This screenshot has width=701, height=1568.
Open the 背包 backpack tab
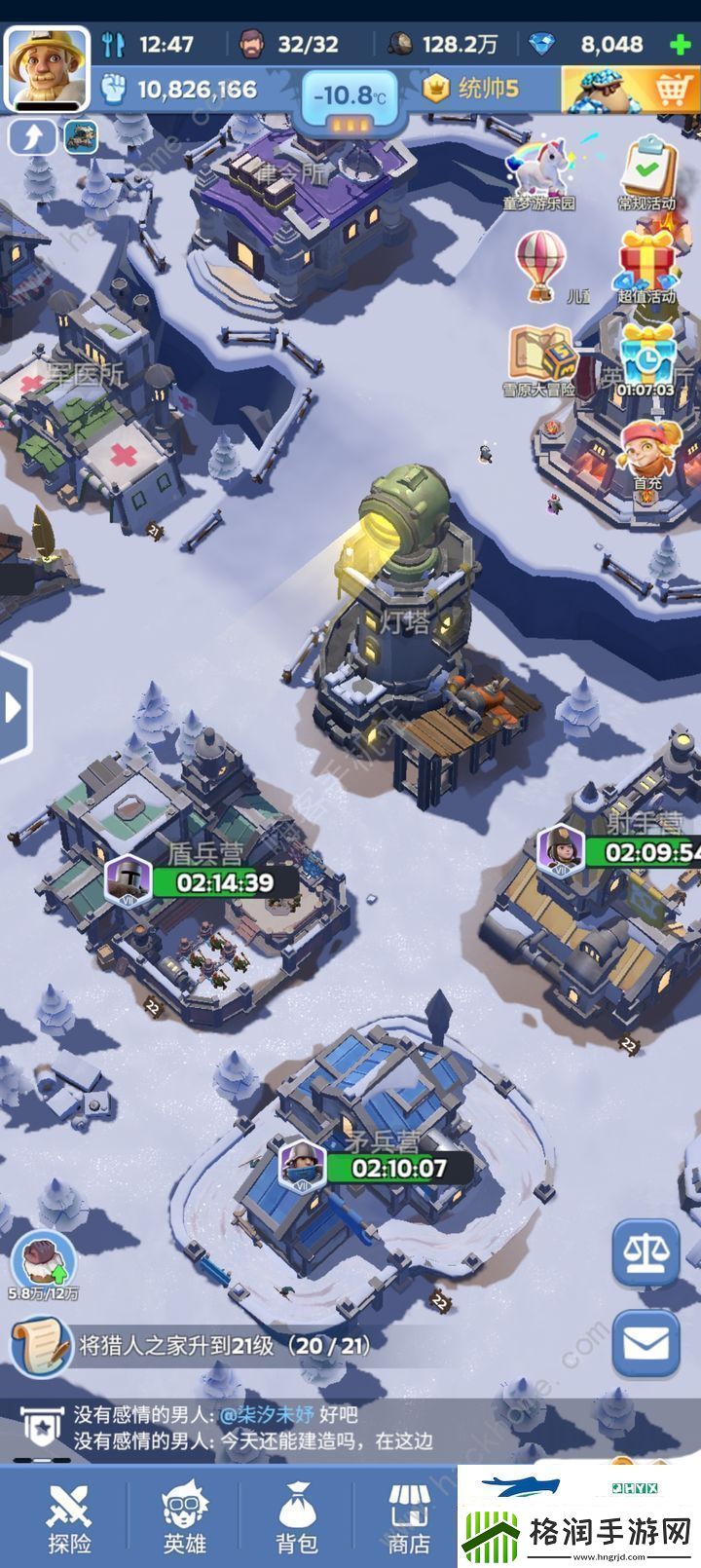point(297,1517)
